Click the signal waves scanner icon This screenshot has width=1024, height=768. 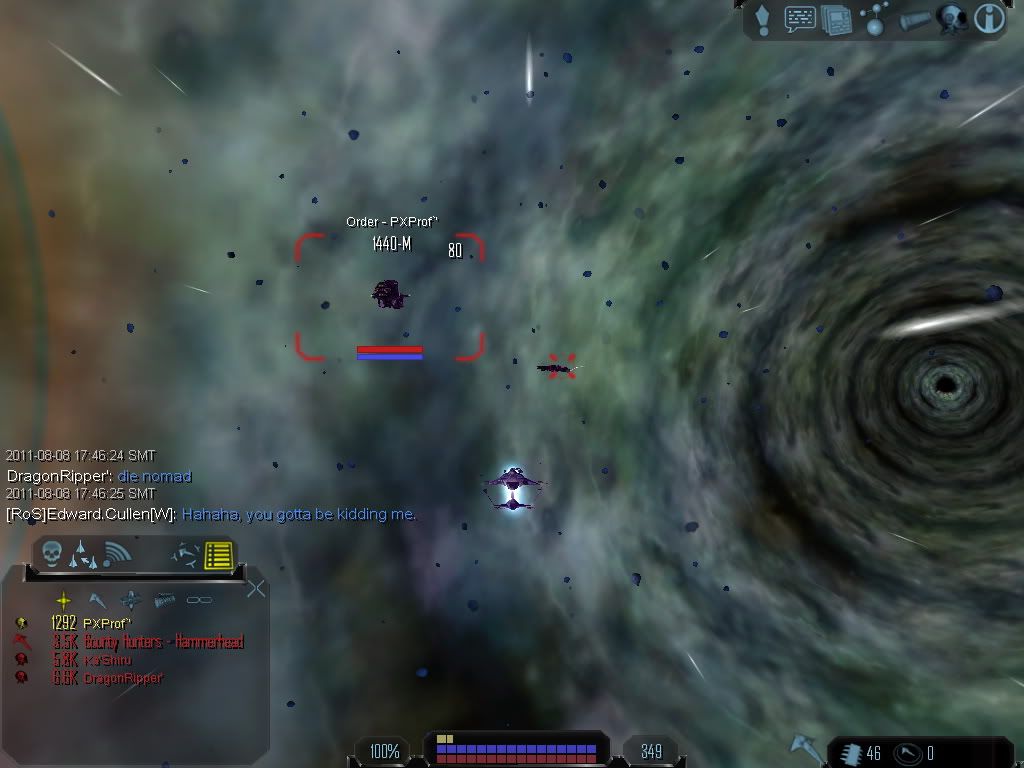click(x=117, y=553)
